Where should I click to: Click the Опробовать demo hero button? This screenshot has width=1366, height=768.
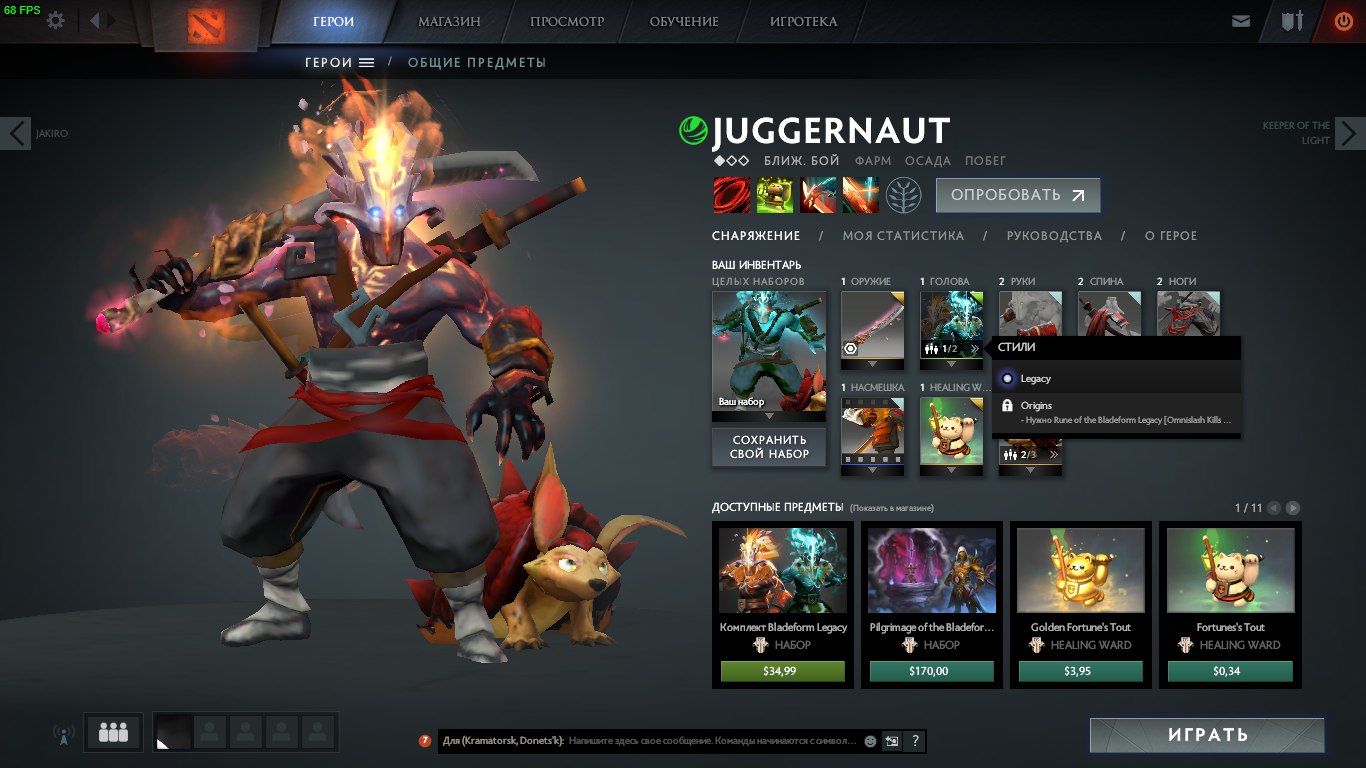[x=1017, y=196]
